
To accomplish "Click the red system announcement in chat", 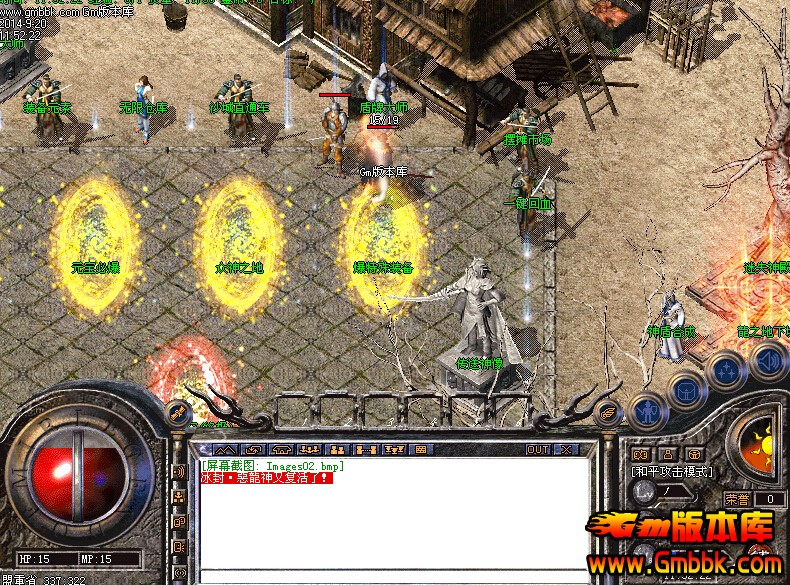I will click(x=266, y=478).
